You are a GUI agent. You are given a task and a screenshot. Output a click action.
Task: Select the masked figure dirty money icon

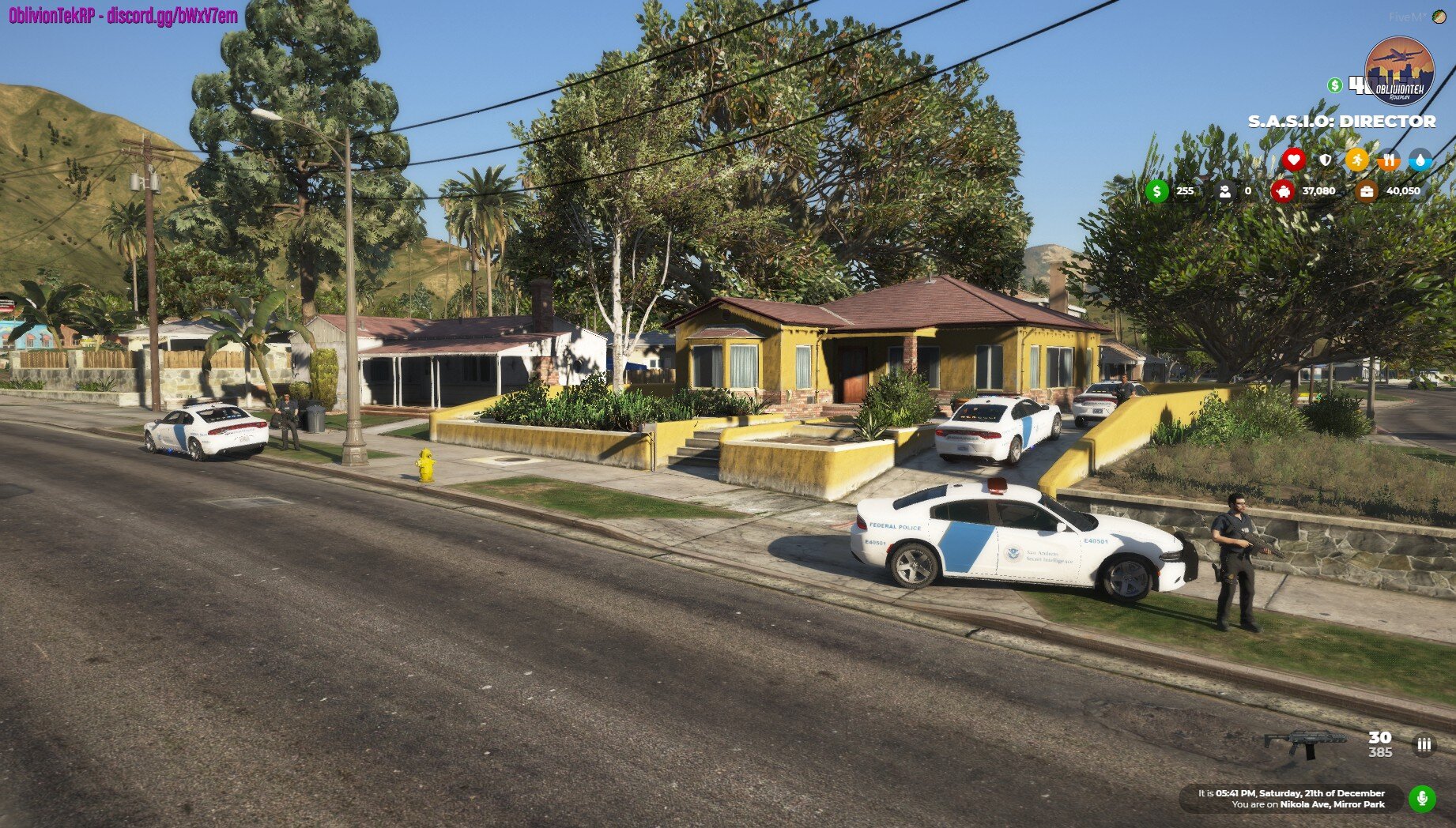1224,190
